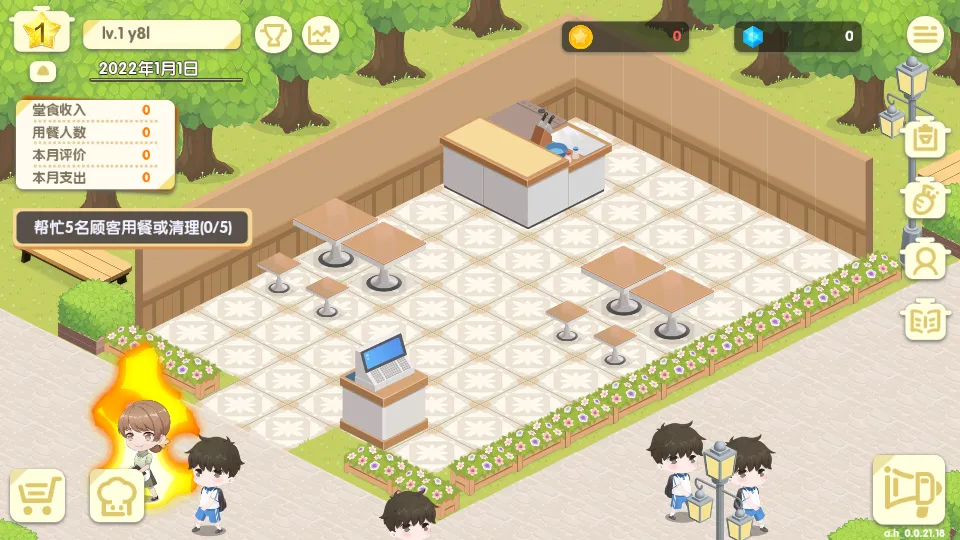Open the chef hat menu
Viewport: 960px width, 540px height.
117,495
